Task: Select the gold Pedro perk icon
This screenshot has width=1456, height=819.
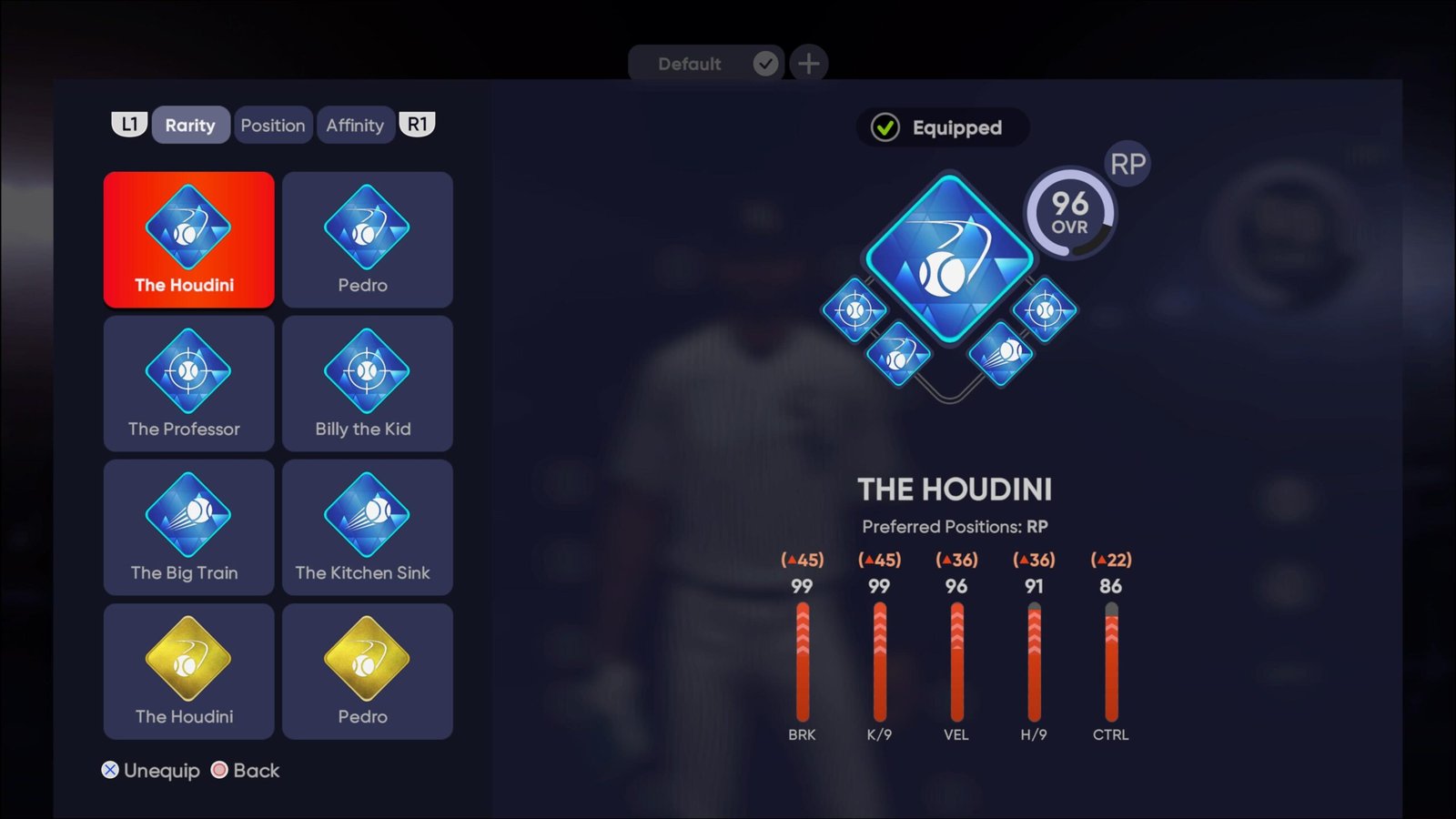Action: [366, 670]
